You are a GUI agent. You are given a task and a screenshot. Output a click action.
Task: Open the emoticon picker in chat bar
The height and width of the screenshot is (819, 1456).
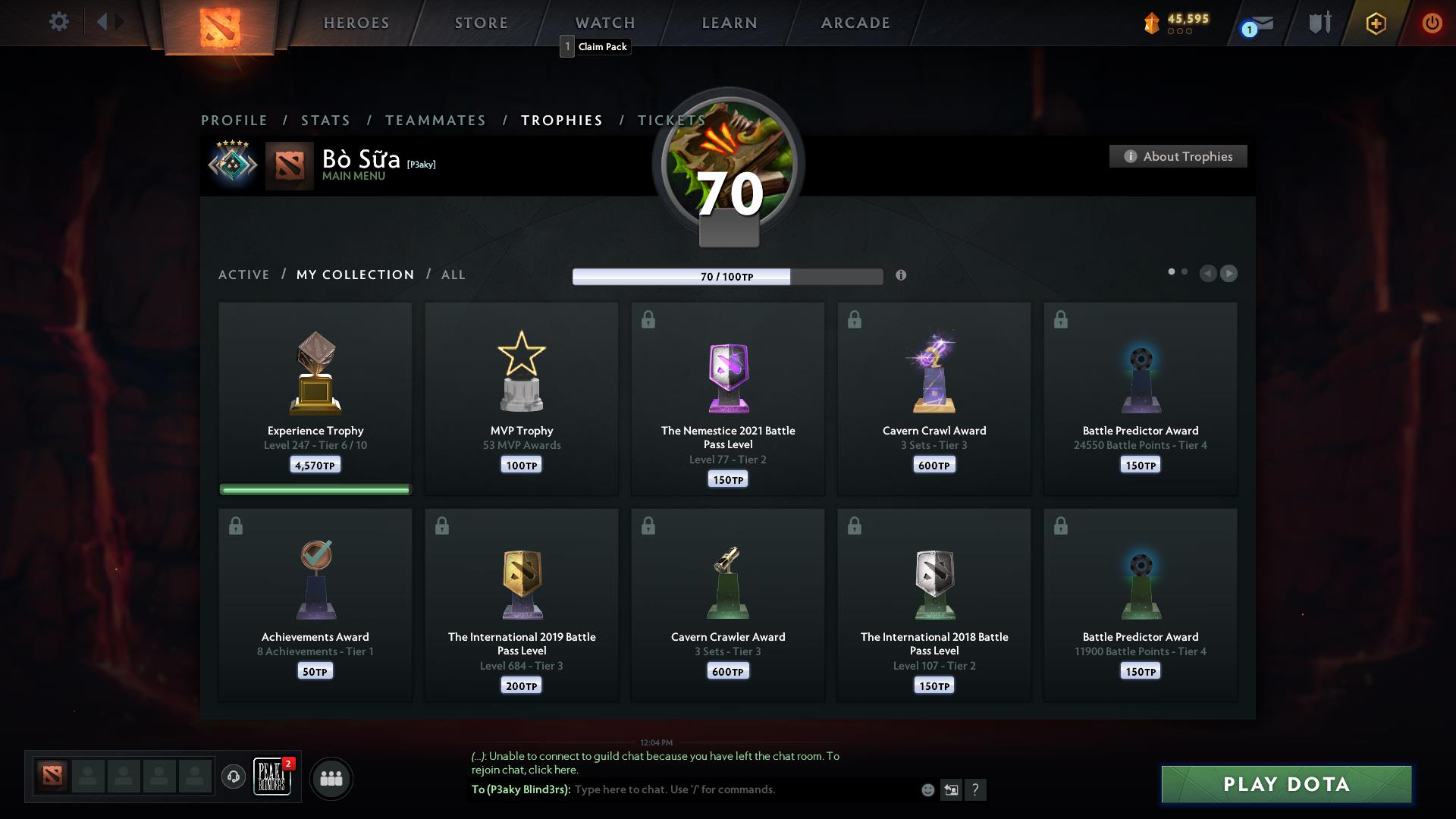pyautogui.click(x=927, y=789)
